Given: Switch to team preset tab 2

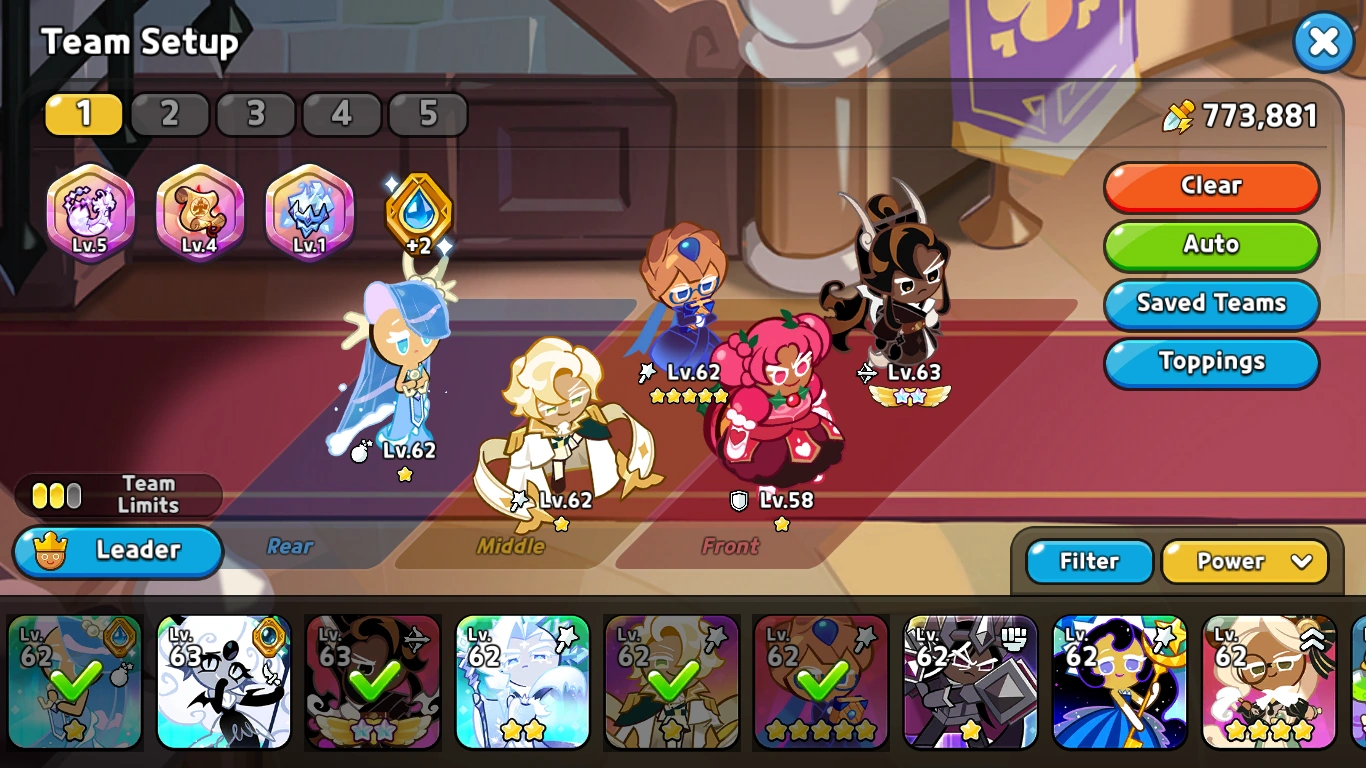Looking at the screenshot, I should click(170, 113).
